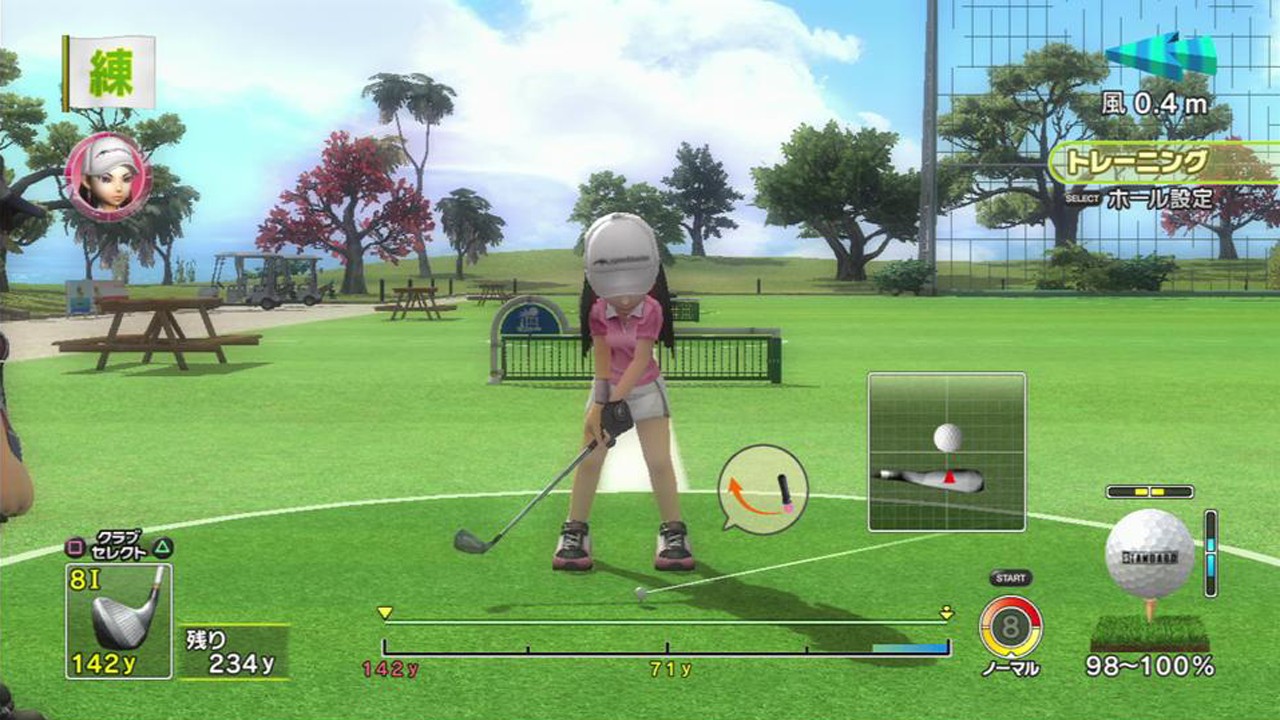
Task: Open the ball impact point grid
Action: click(x=946, y=451)
